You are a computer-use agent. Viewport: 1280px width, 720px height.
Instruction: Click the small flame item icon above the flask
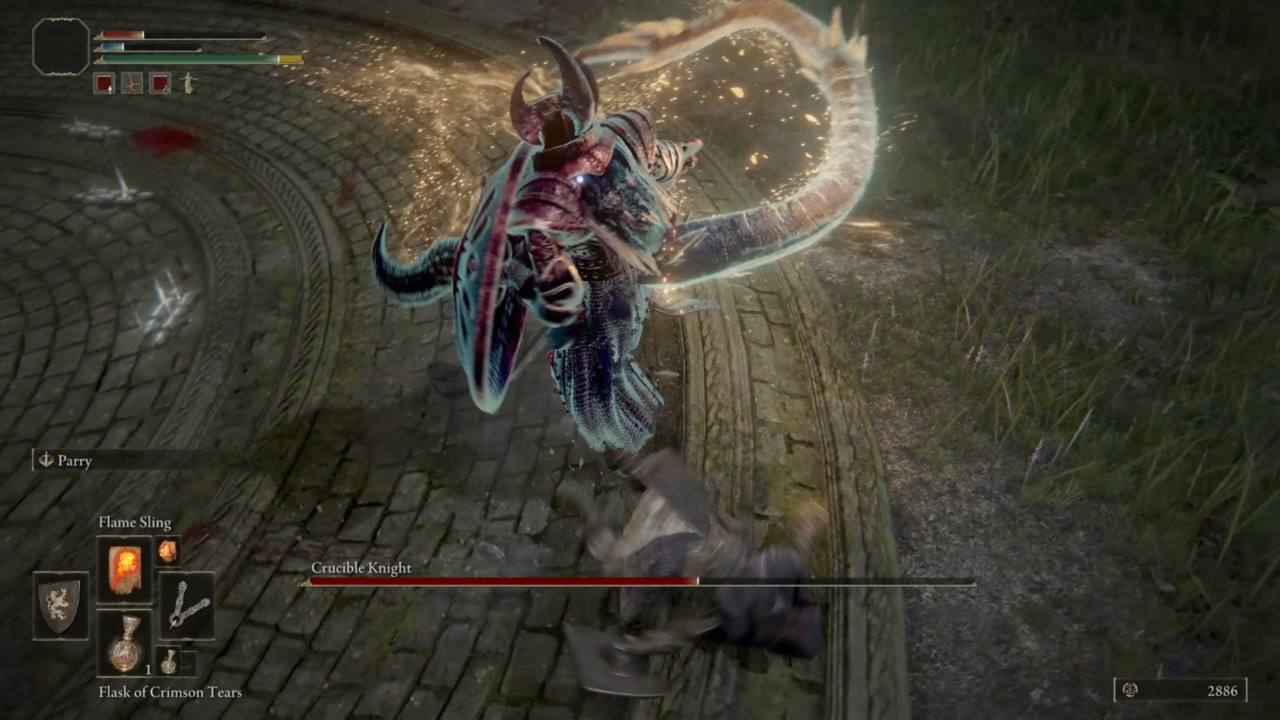167,551
